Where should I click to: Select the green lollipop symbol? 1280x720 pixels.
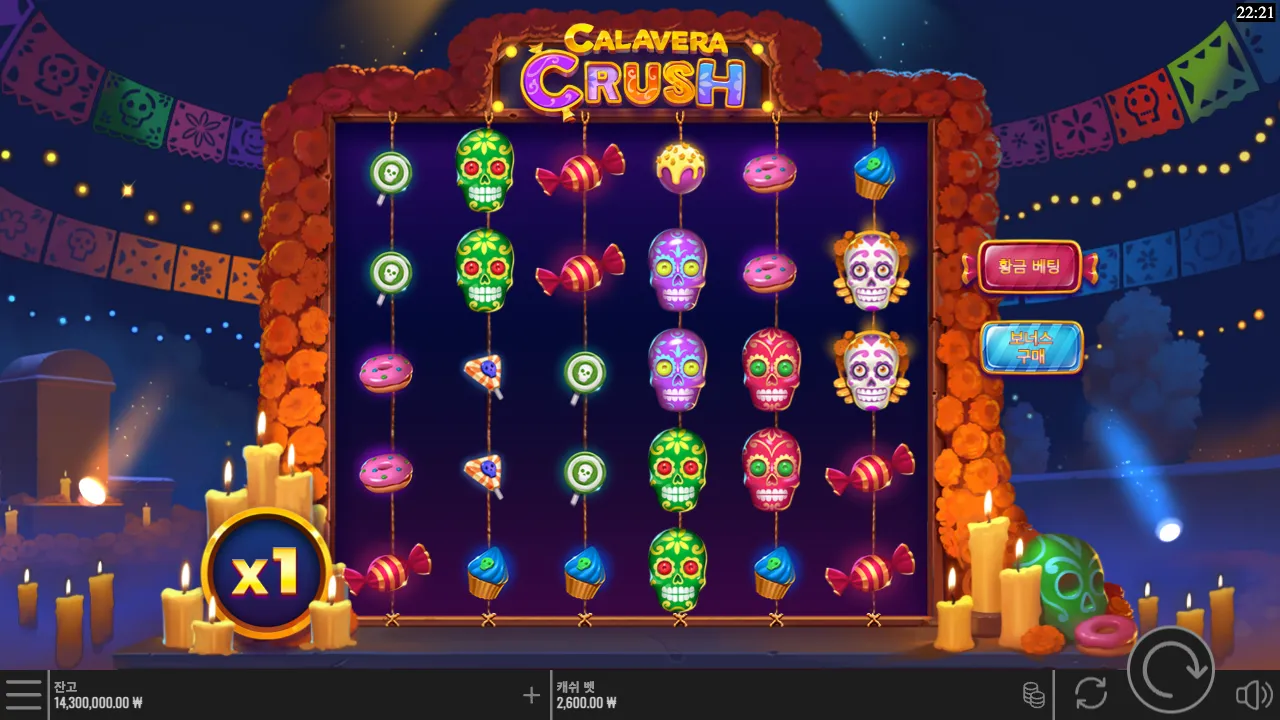click(x=390, y=170)
